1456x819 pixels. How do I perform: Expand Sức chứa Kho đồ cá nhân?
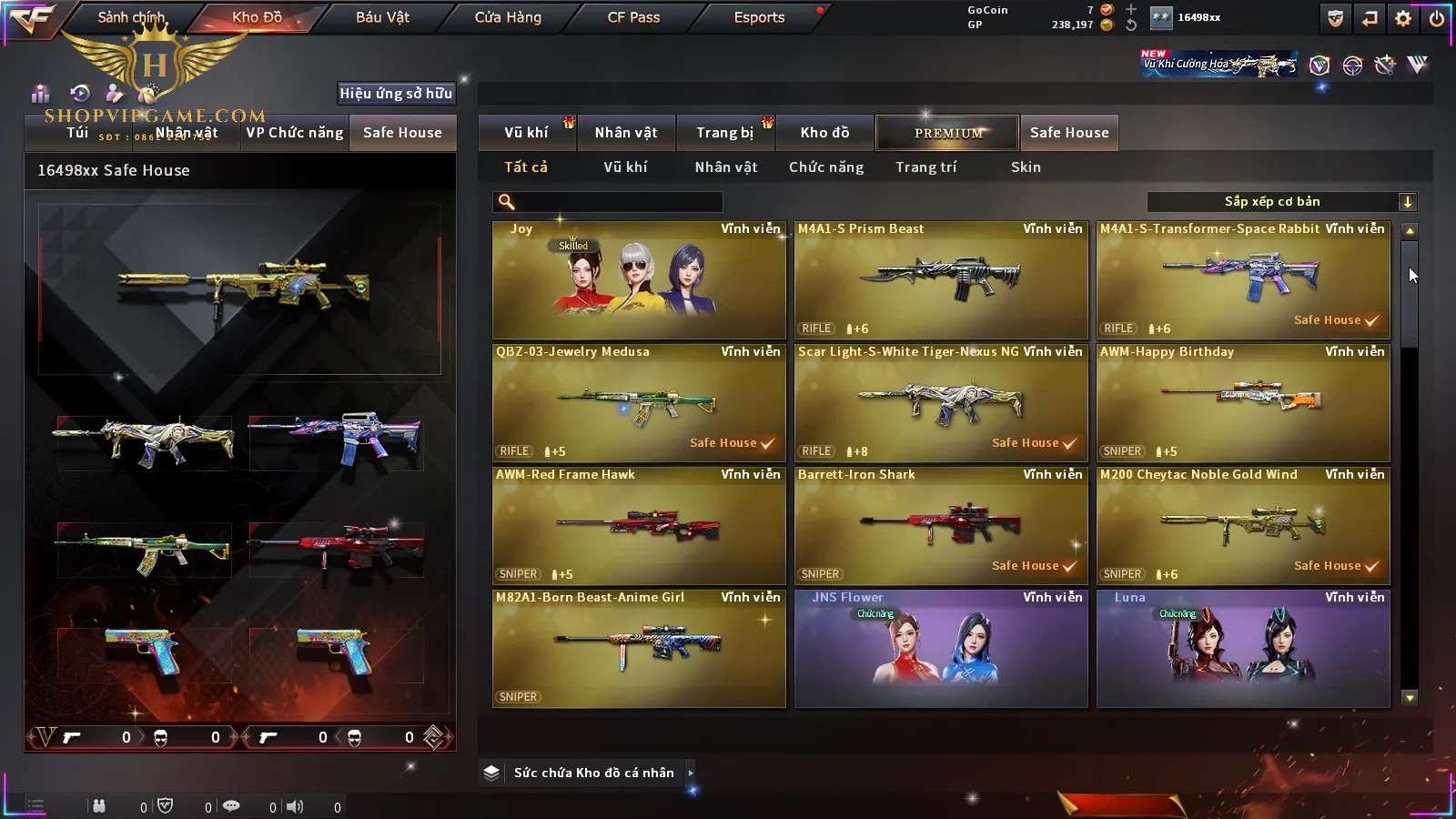tap(691, 773)
